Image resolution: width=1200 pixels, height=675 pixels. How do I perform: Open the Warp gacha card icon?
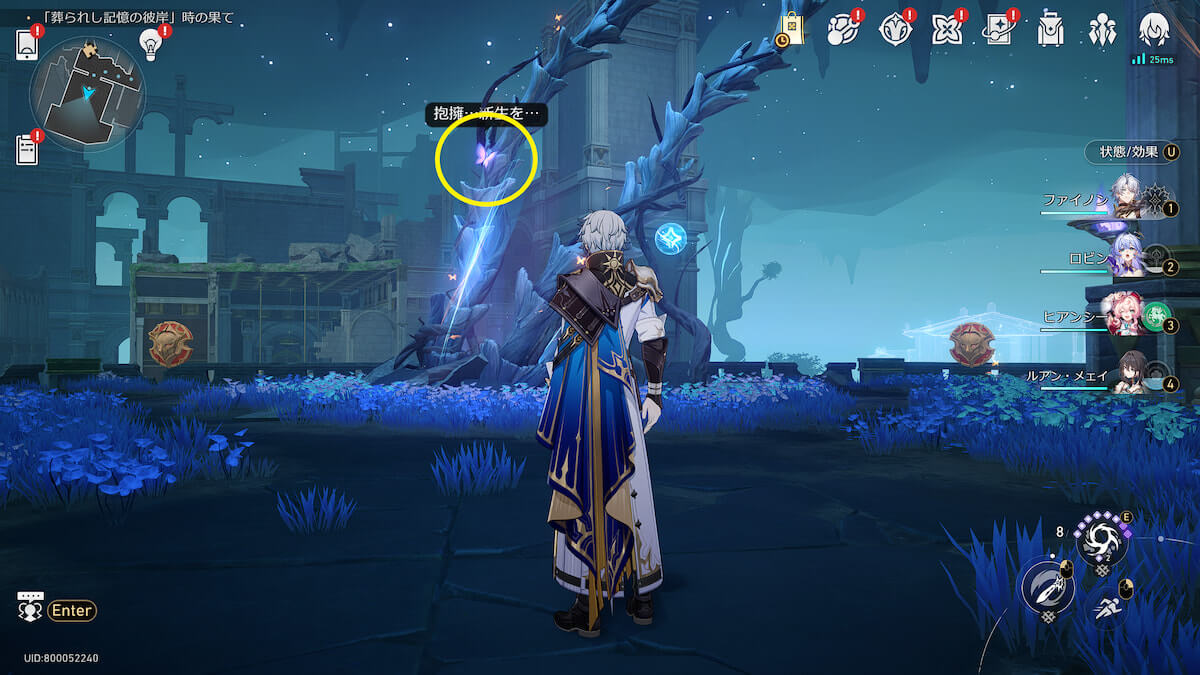[998, 30]
